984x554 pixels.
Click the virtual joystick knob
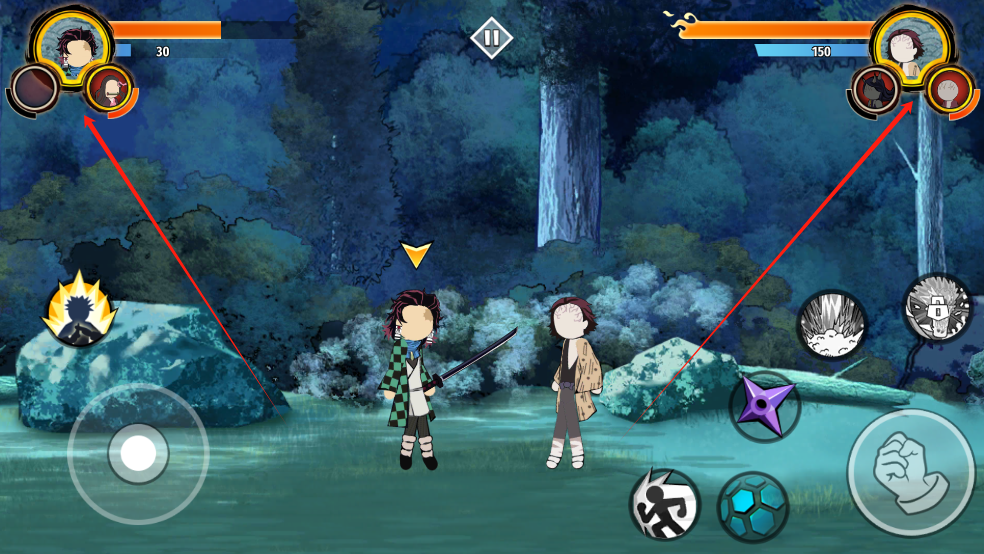[x=137, y=453]
